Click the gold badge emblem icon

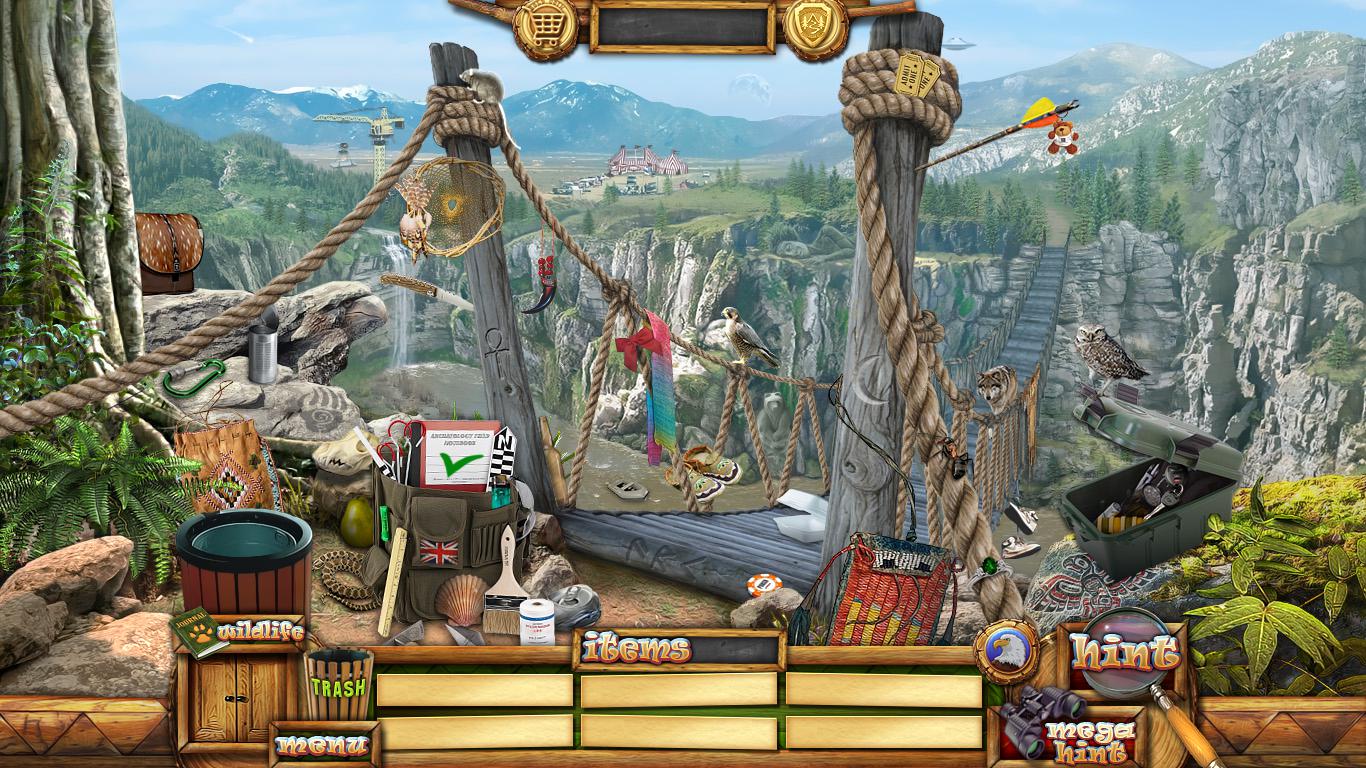pyautogui.click(x=816, y=27)
